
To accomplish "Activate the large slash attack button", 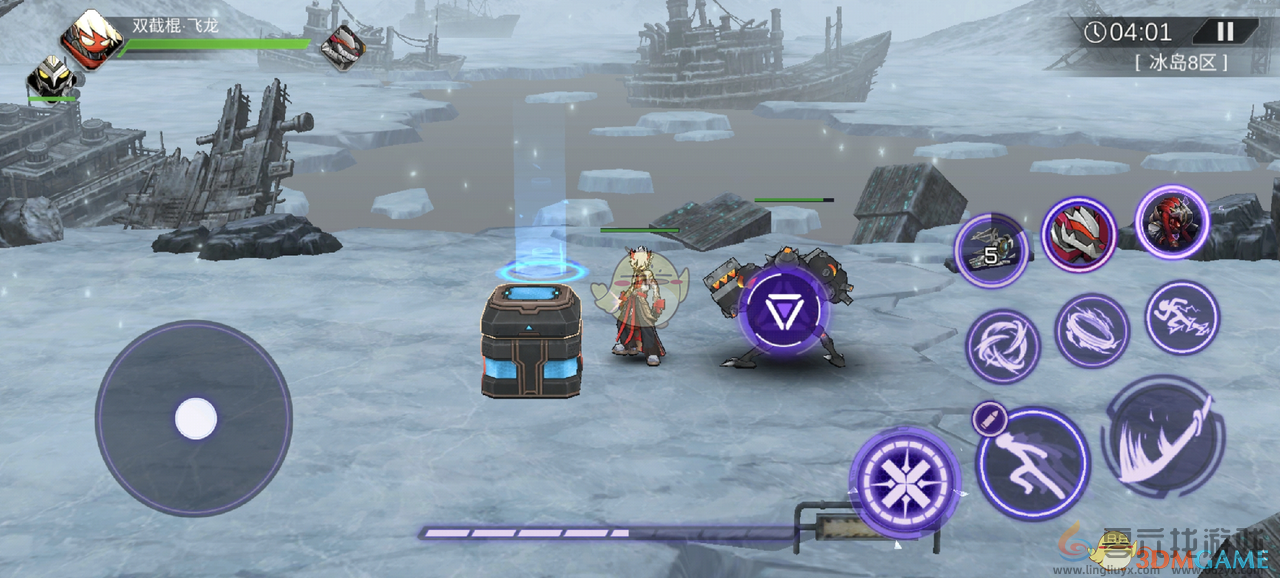I will (x=1164, y=438).
